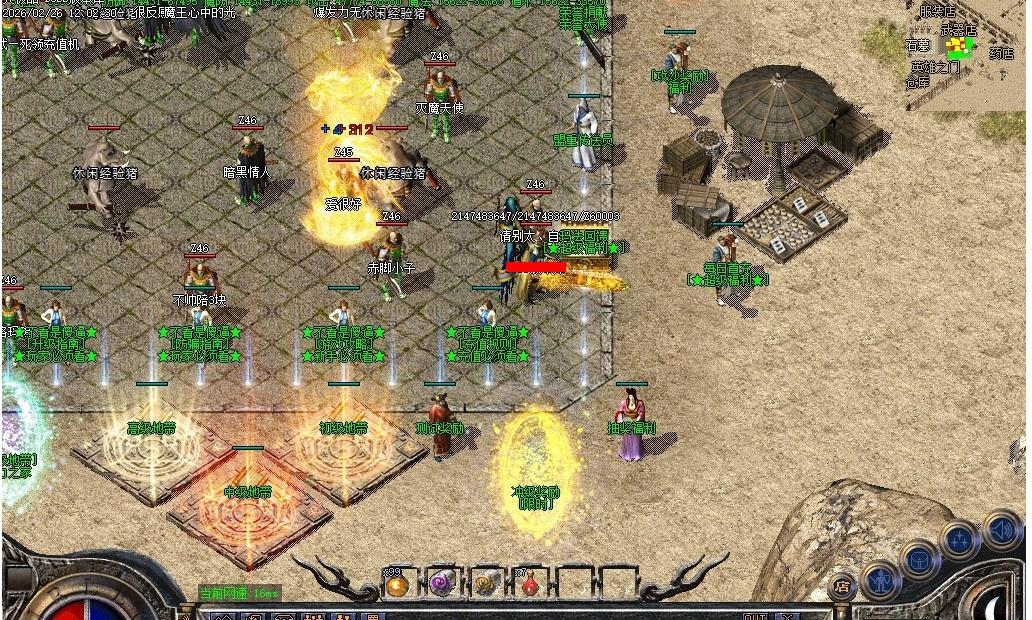This screenshot has width=1032, height=620.
Task: Use the red potion in the hotbar
Action: pos(529,585)
